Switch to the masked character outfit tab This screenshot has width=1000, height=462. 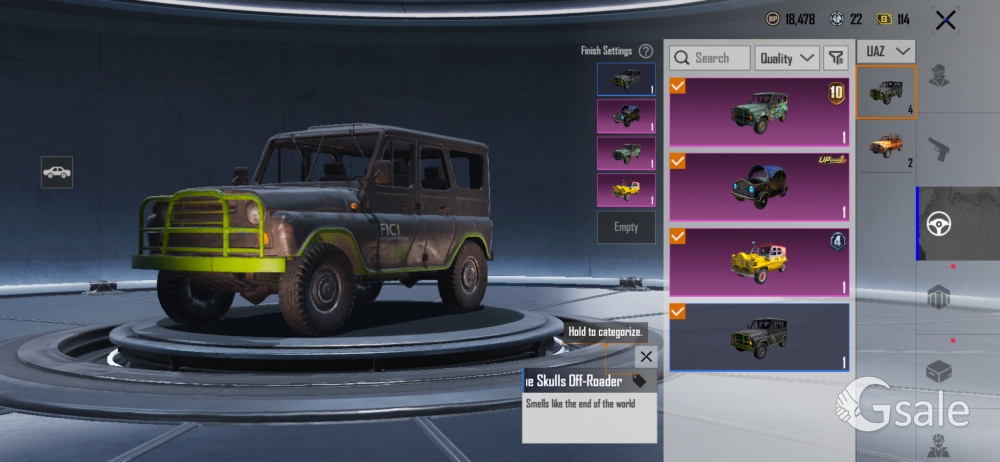tap(938, 74)
